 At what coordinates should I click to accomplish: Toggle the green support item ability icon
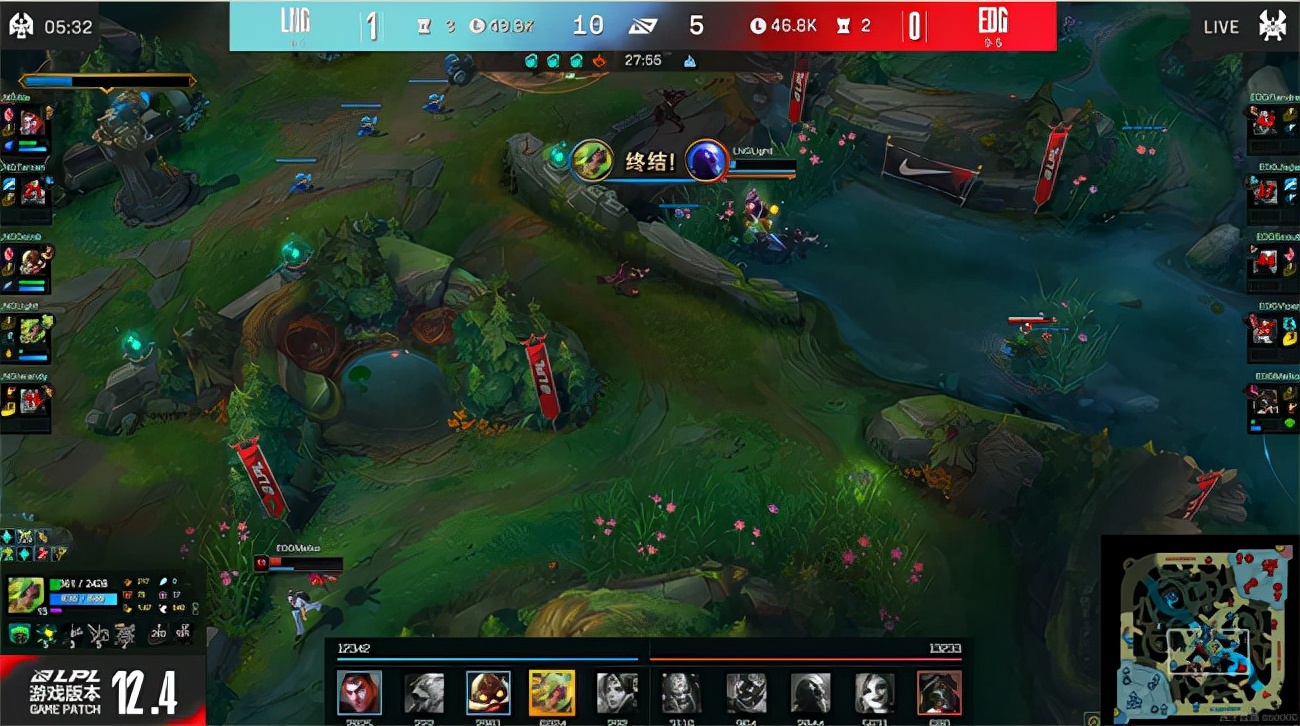click(x=19, y=634)
